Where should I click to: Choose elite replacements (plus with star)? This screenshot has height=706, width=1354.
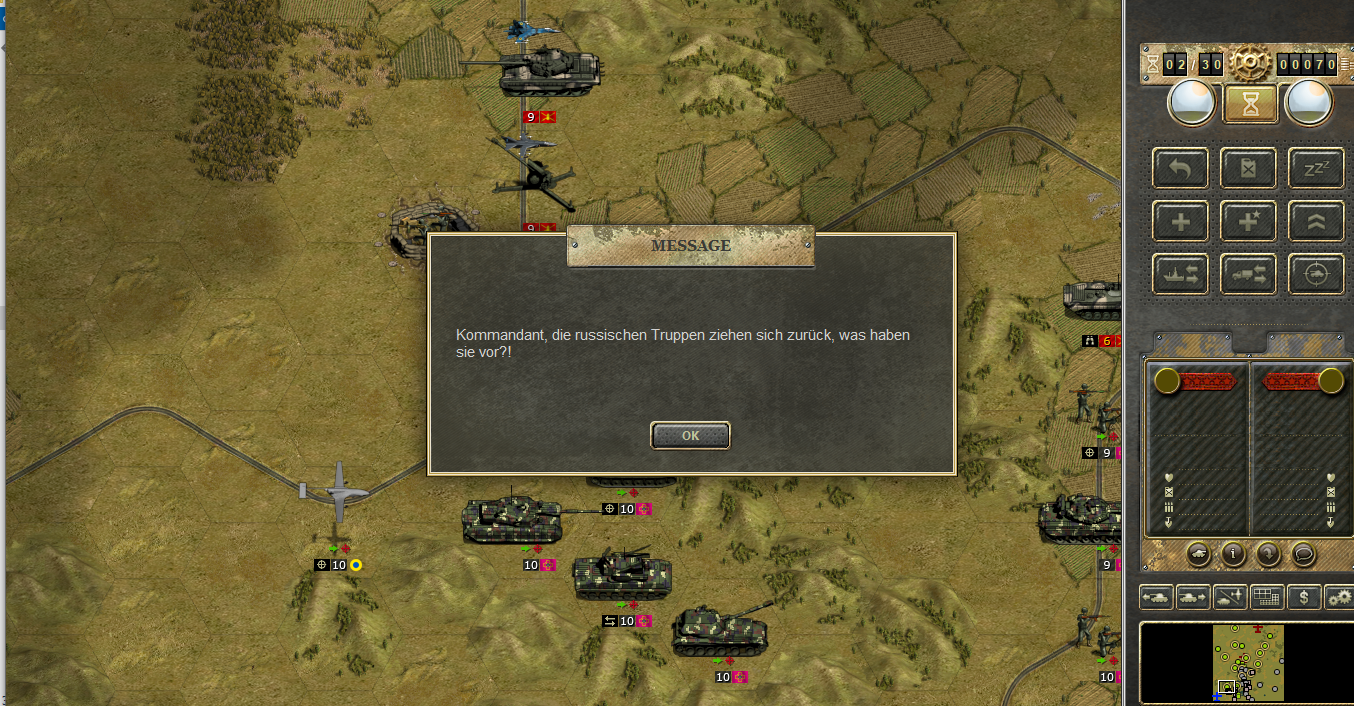coord(1248,221)
